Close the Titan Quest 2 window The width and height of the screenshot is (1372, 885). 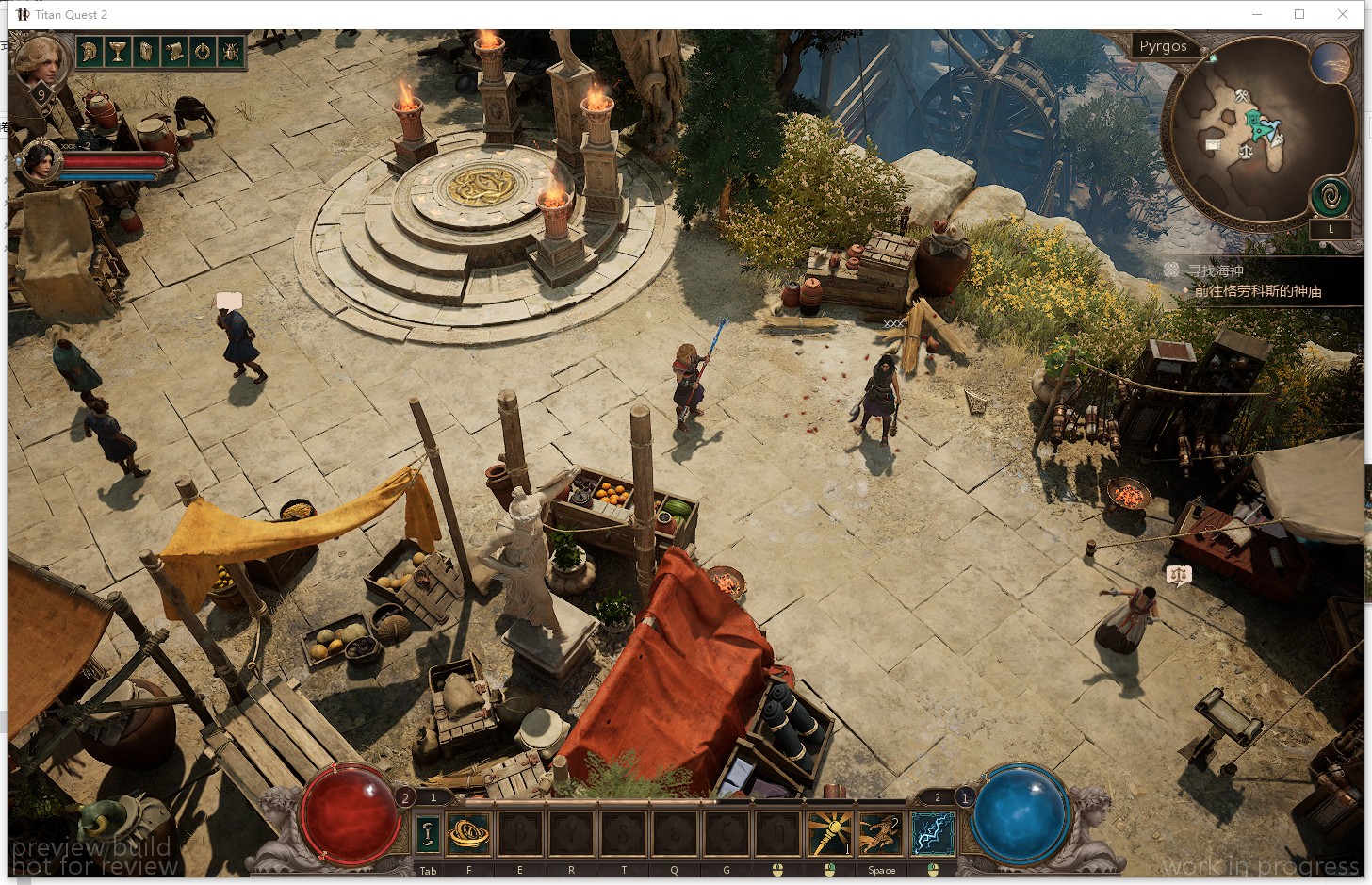(x=1343, y=14)
